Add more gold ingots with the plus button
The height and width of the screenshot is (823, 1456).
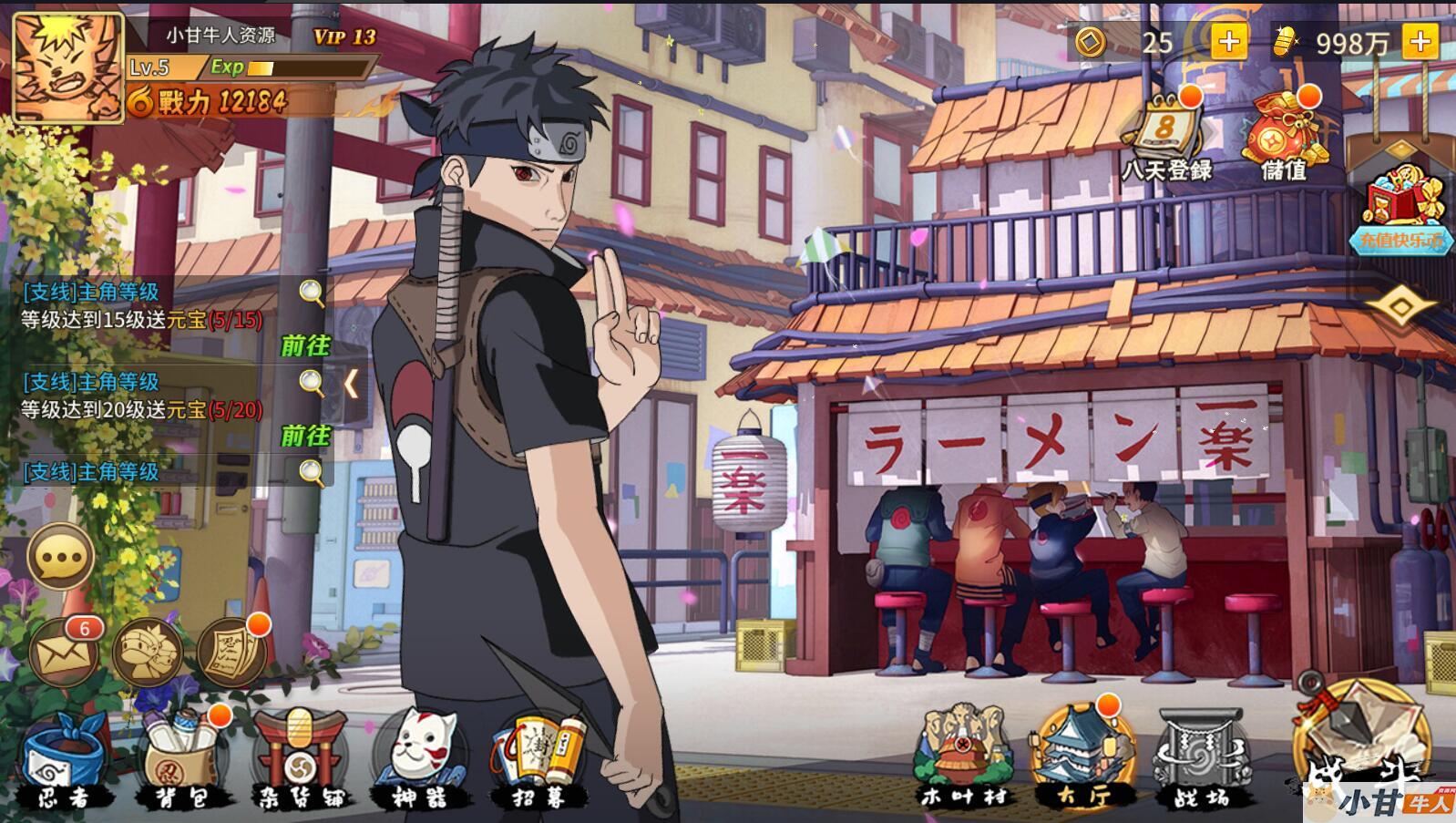tap(1420, 42)
